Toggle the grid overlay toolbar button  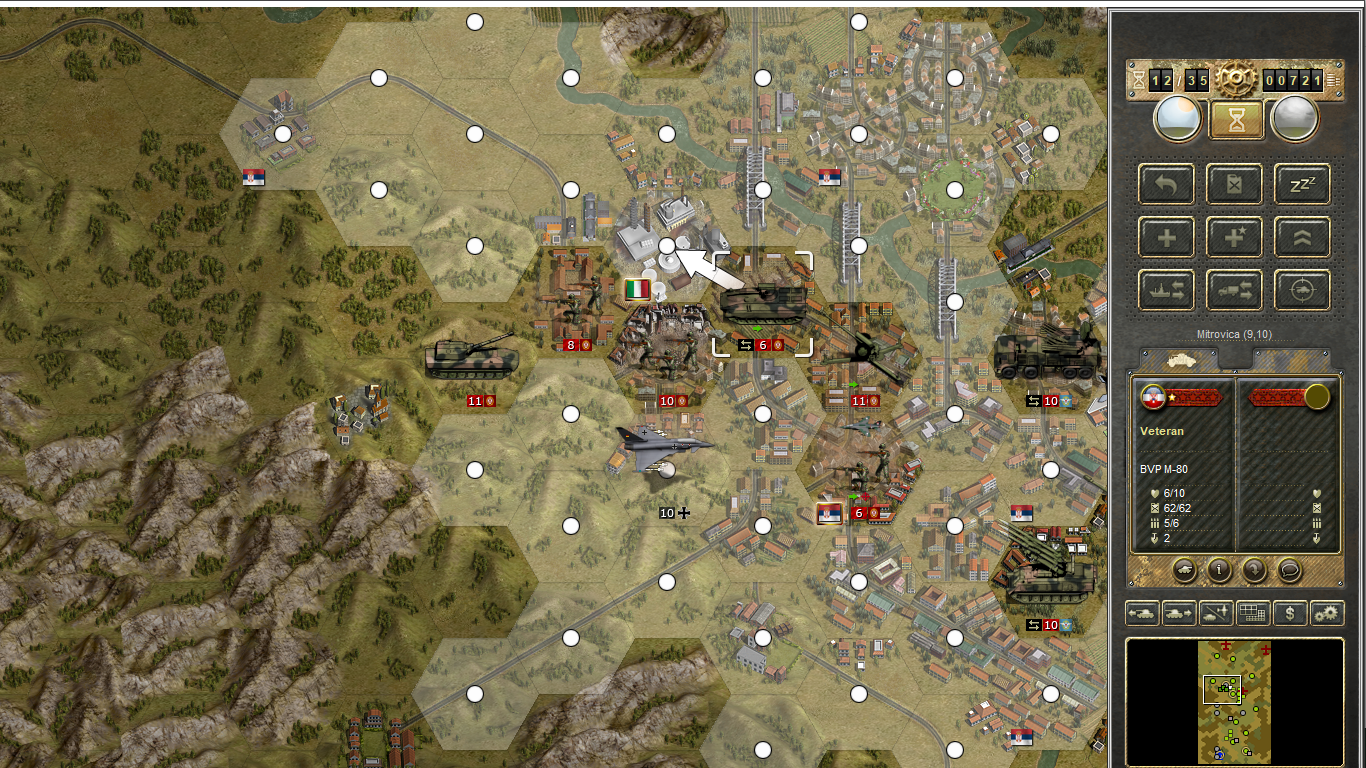click(1252, 613)
